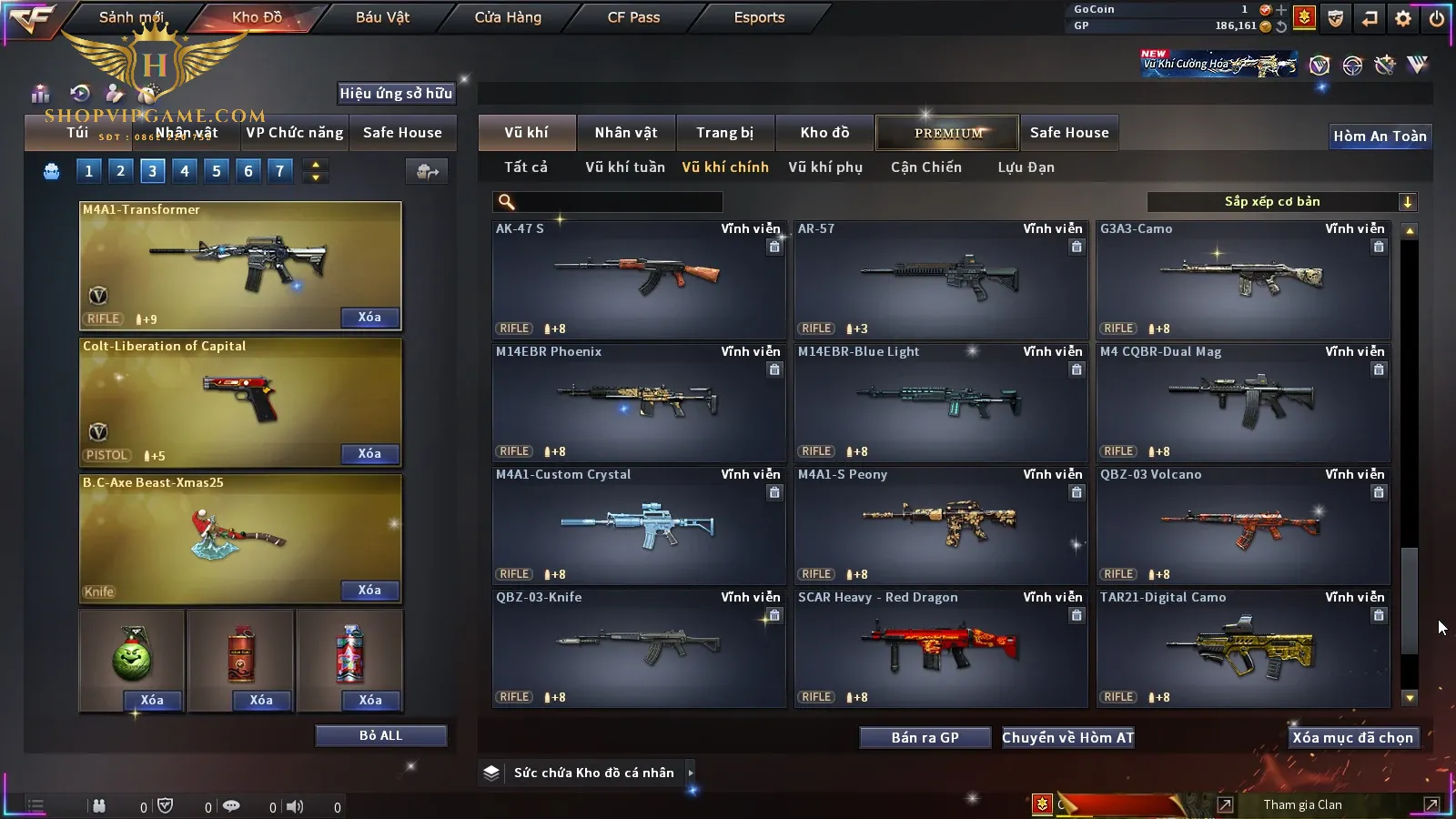This screenshot has height=819, width=1456.
Task: Click the power exit icon
Action: point(1437,18)
